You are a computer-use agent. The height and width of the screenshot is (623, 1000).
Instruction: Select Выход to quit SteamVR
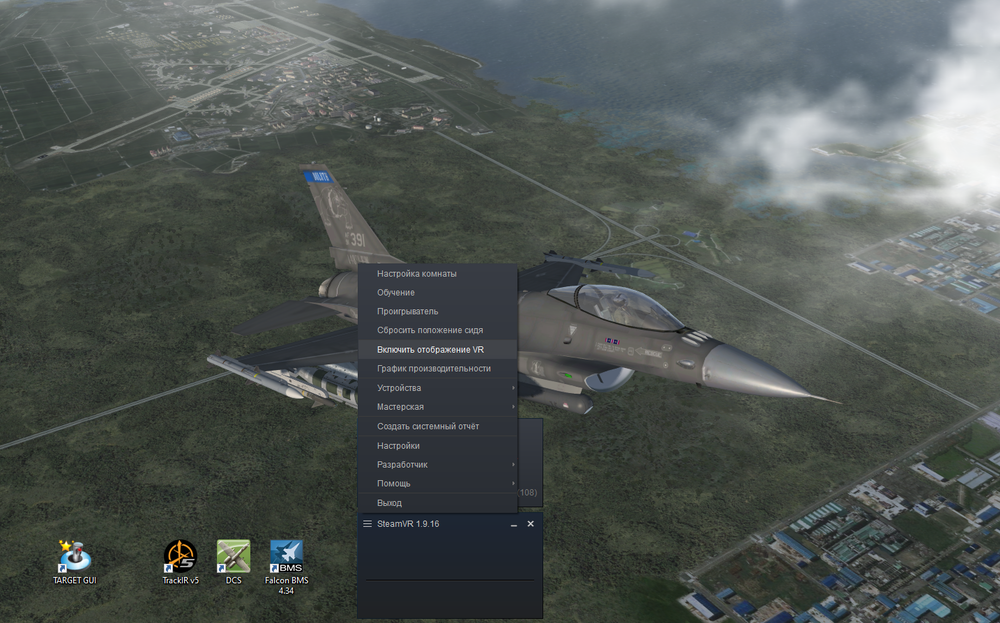pyautogui.click(x=389, y=503)
